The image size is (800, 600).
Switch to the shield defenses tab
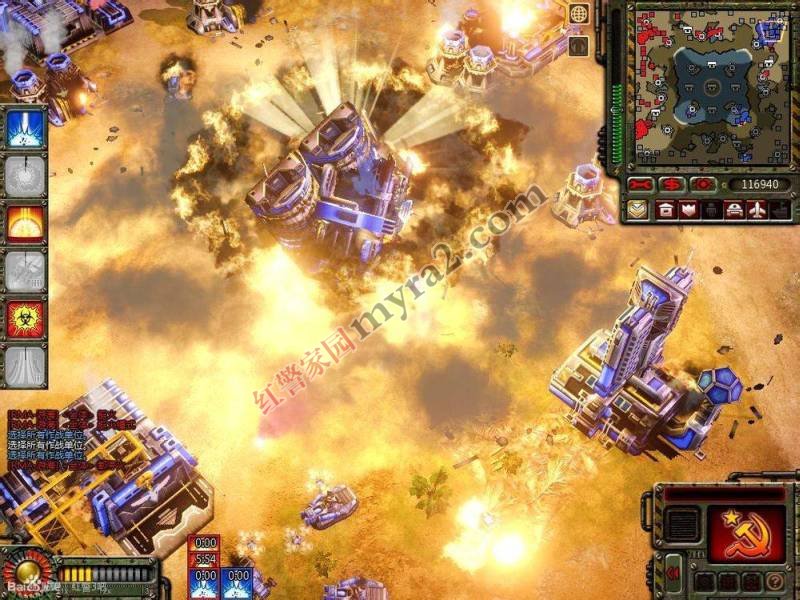click(x=688, y=210)
